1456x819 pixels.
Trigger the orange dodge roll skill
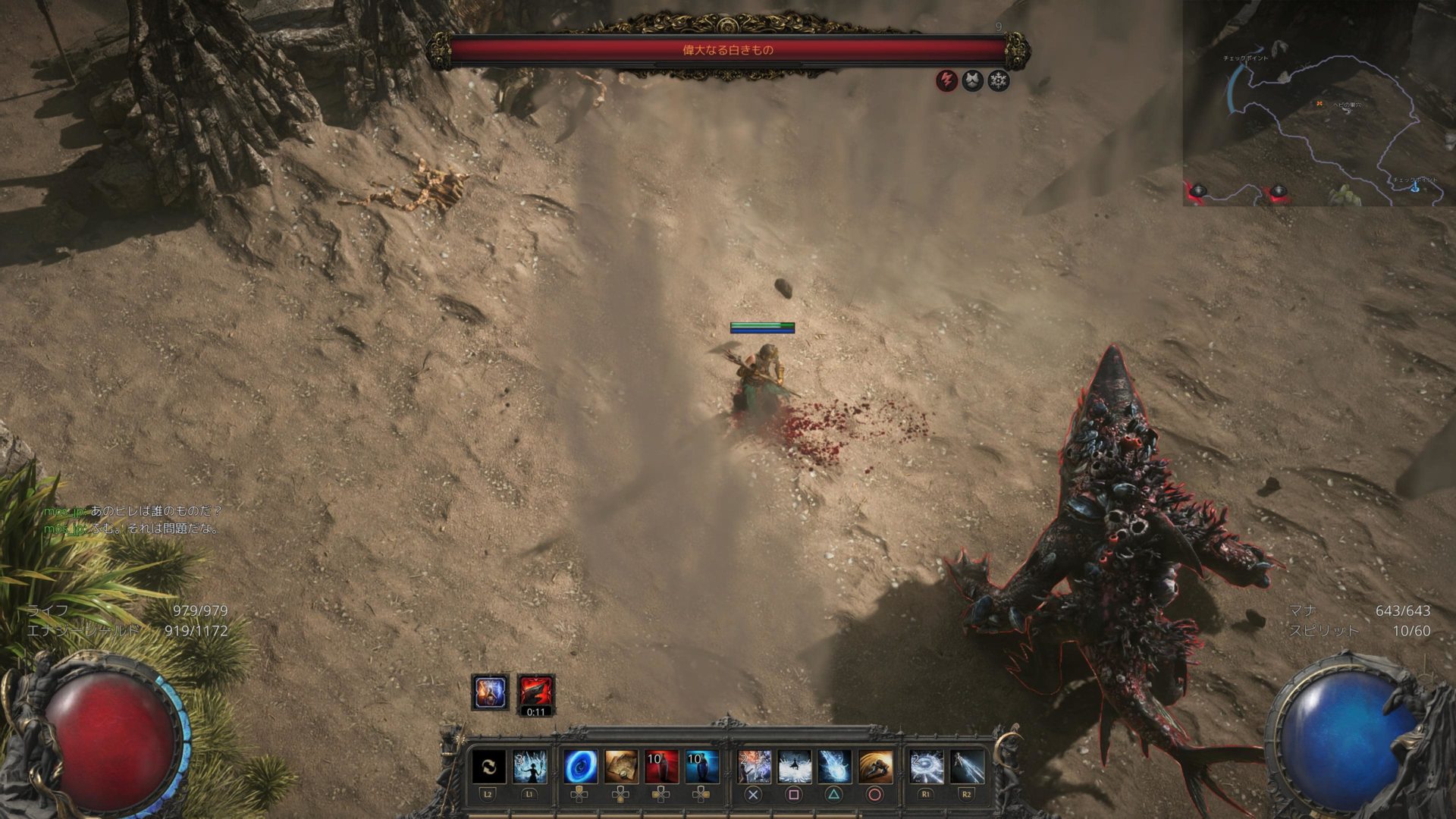click(x=875, y=767)
